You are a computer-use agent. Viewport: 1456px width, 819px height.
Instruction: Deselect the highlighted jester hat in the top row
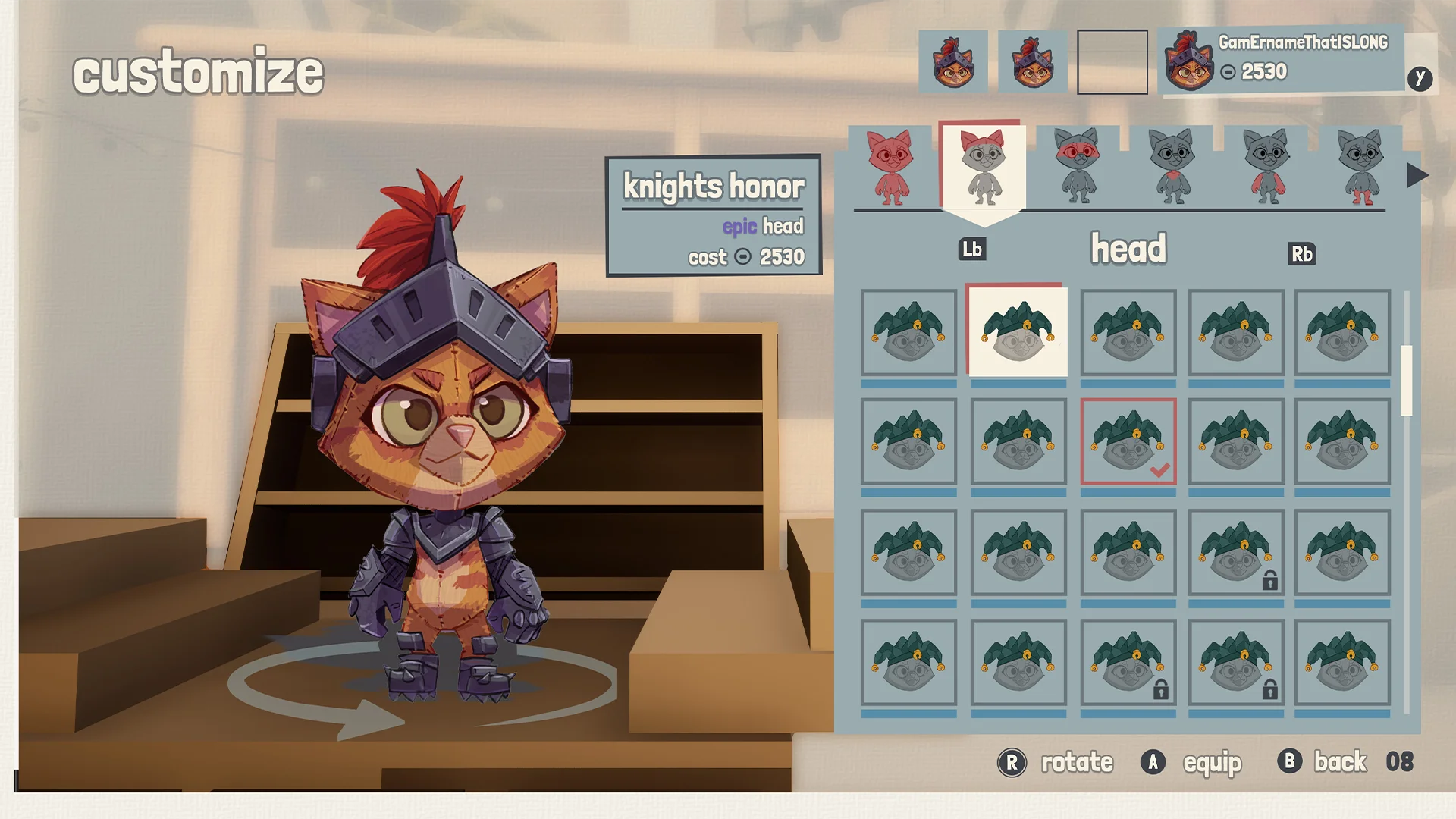coord(1017,332)
